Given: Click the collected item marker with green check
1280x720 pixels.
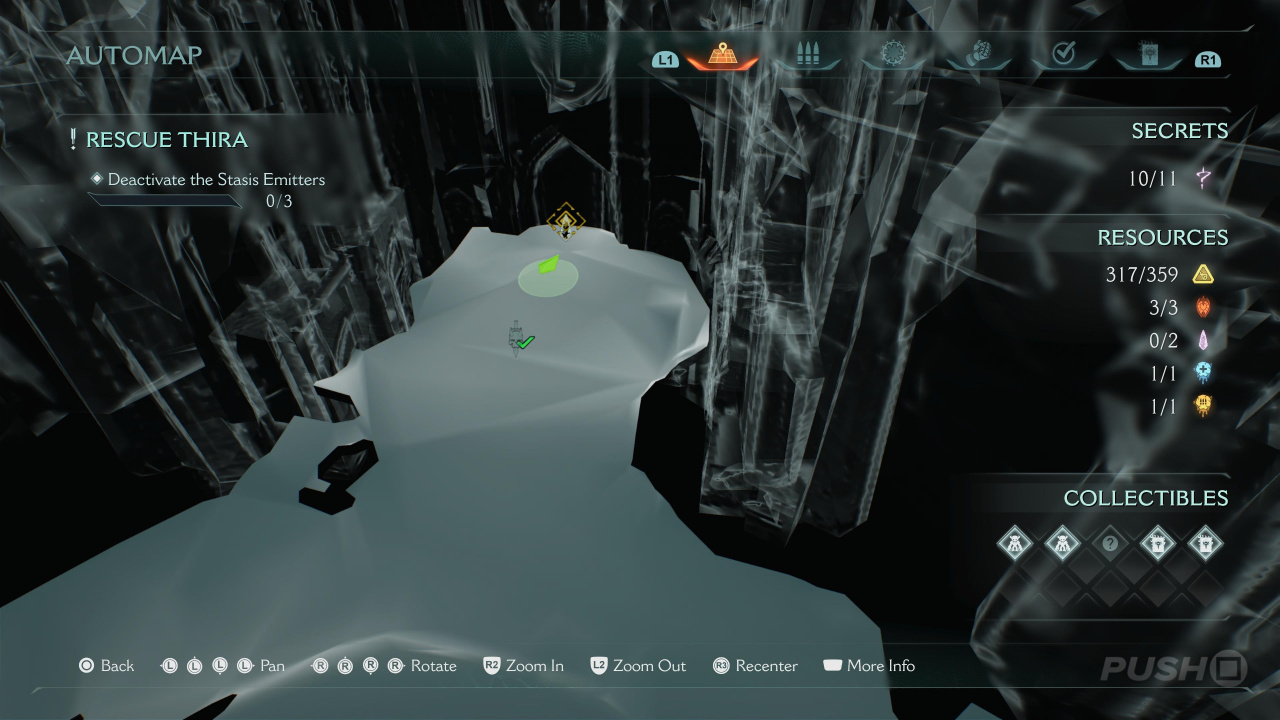Looking at the screenshot, I should click(519, 339).
